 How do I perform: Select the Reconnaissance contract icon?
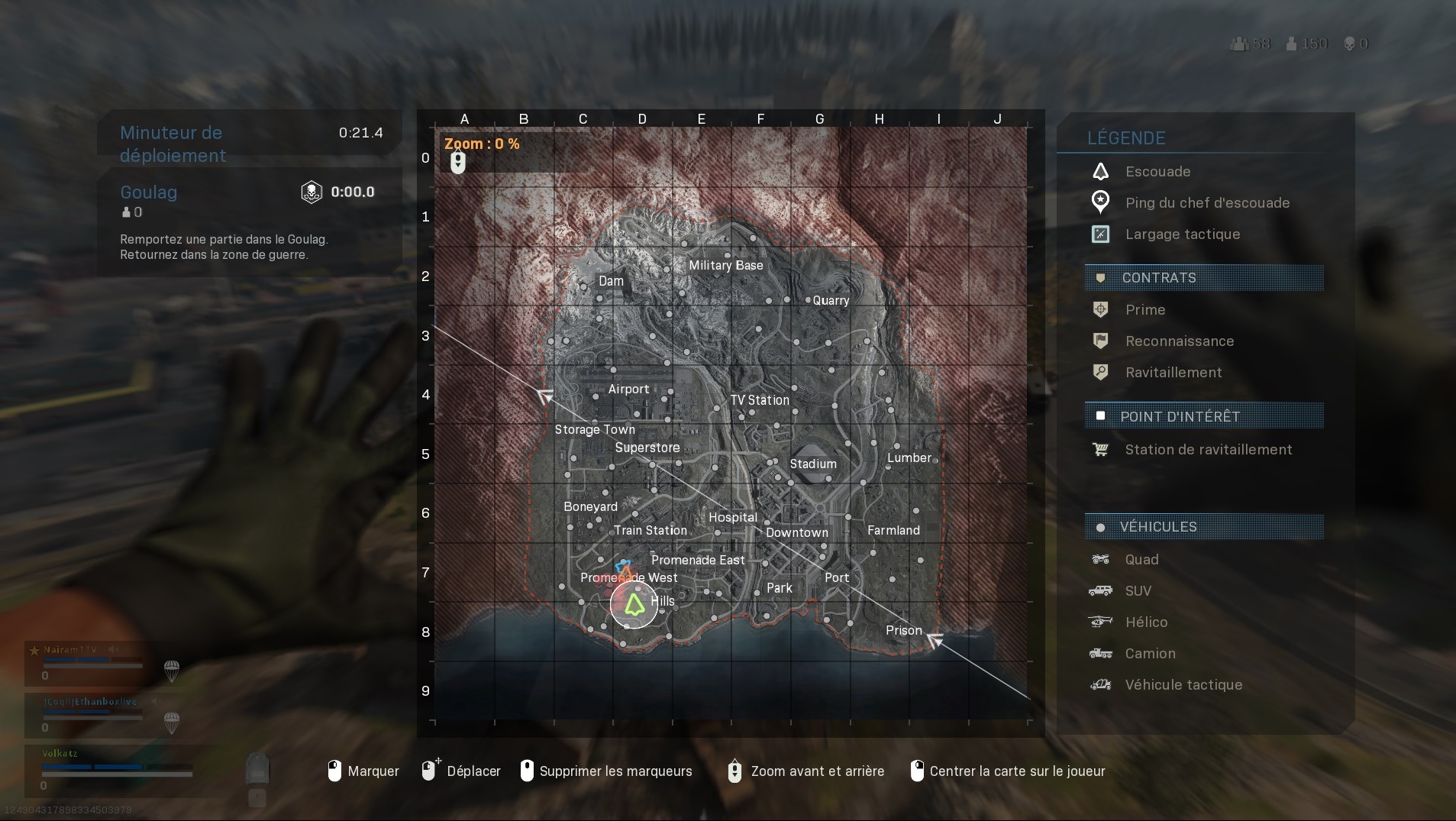point(1102,341)
